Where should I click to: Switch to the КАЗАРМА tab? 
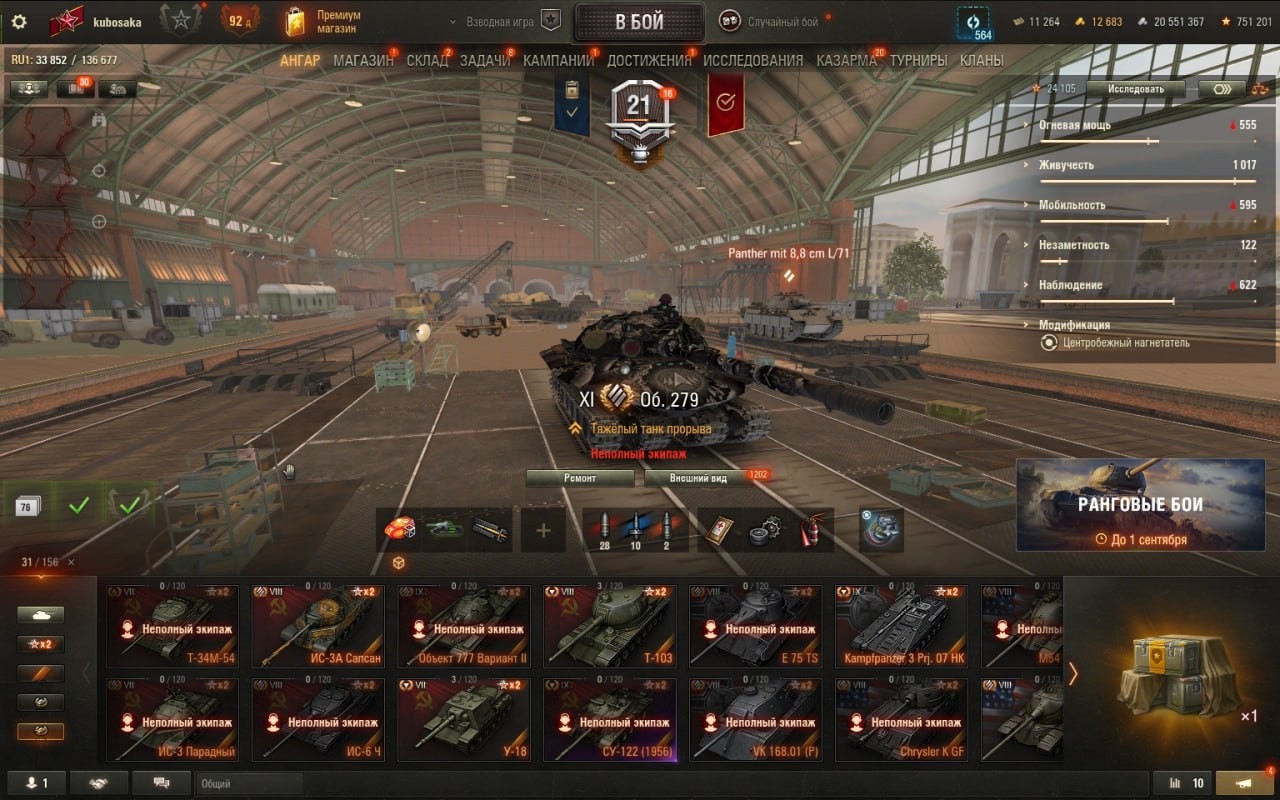click(846, 60)
